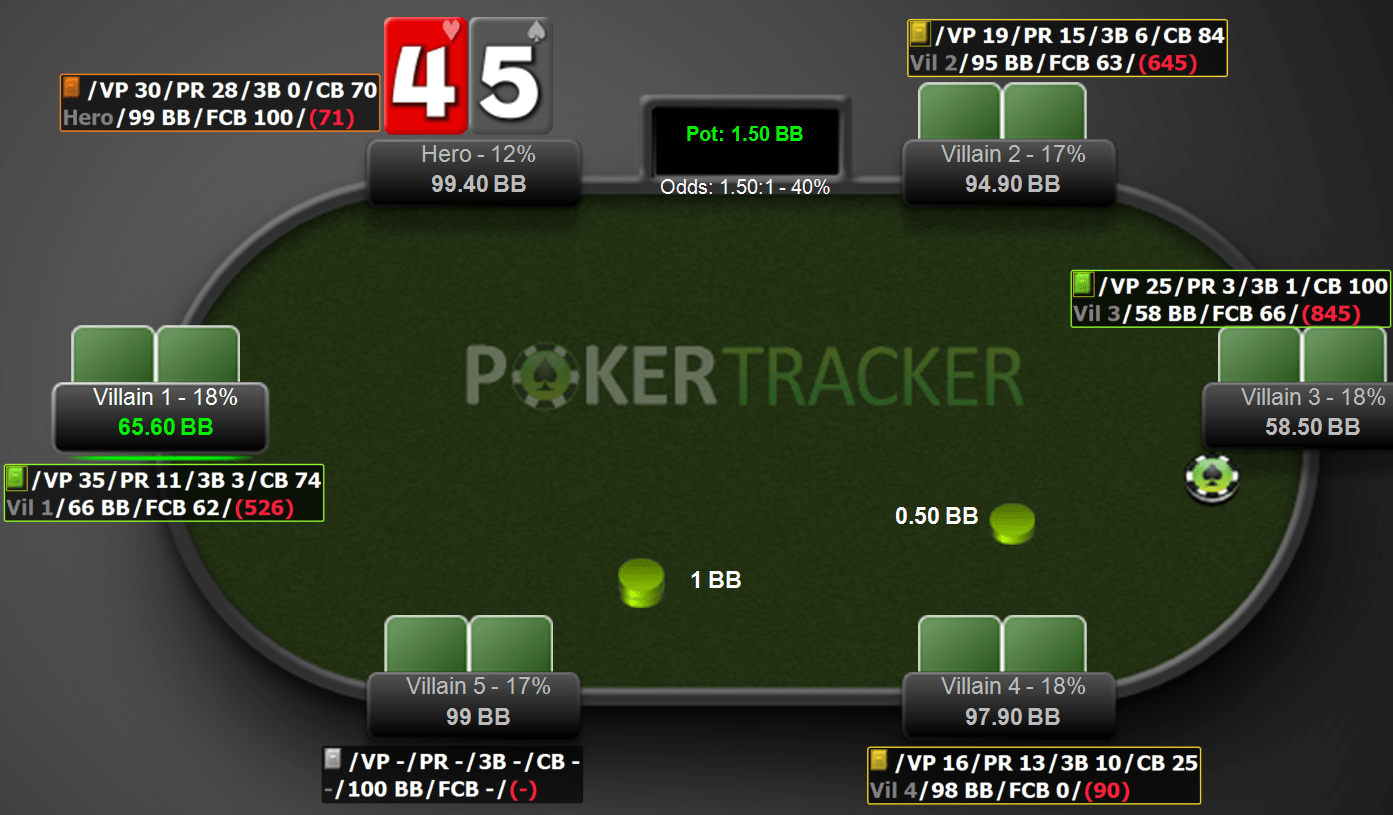Click the 5 of spades hole card
Viewport: 1393px width, 815px height.
pyautogui.click(x=511, y=72)
